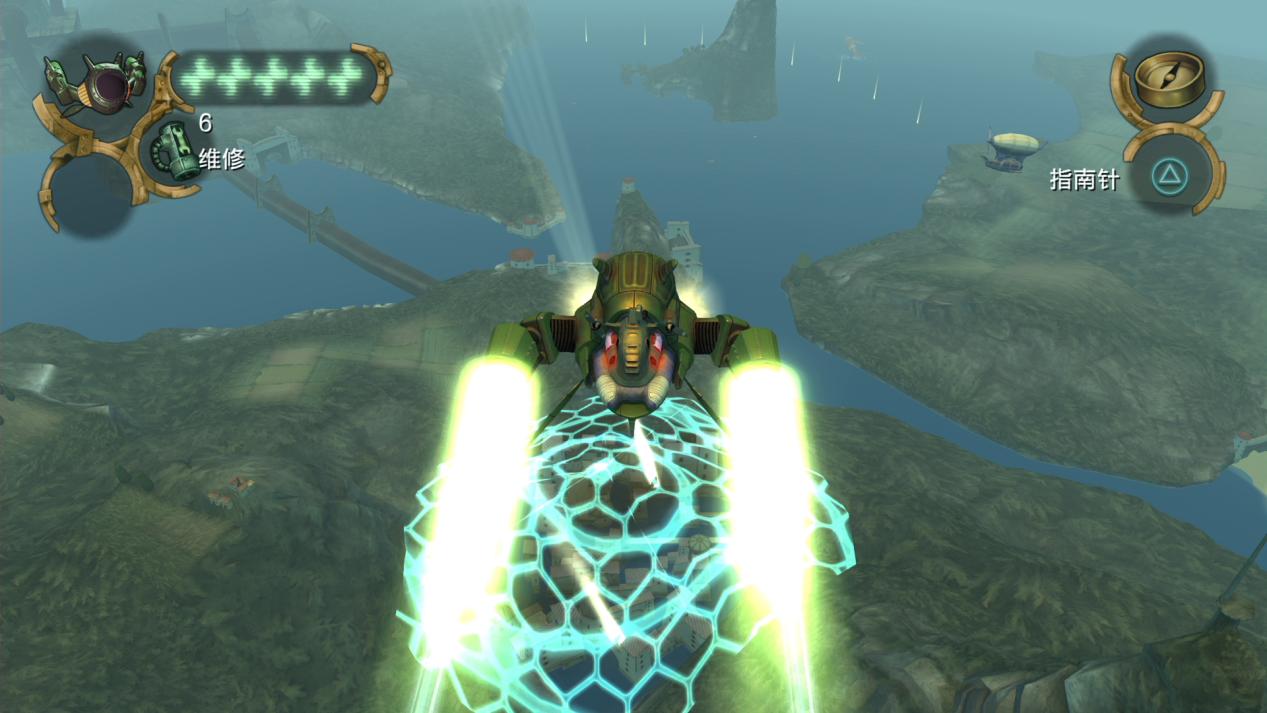Click the airship portrait icon

(x=99, y=85)
